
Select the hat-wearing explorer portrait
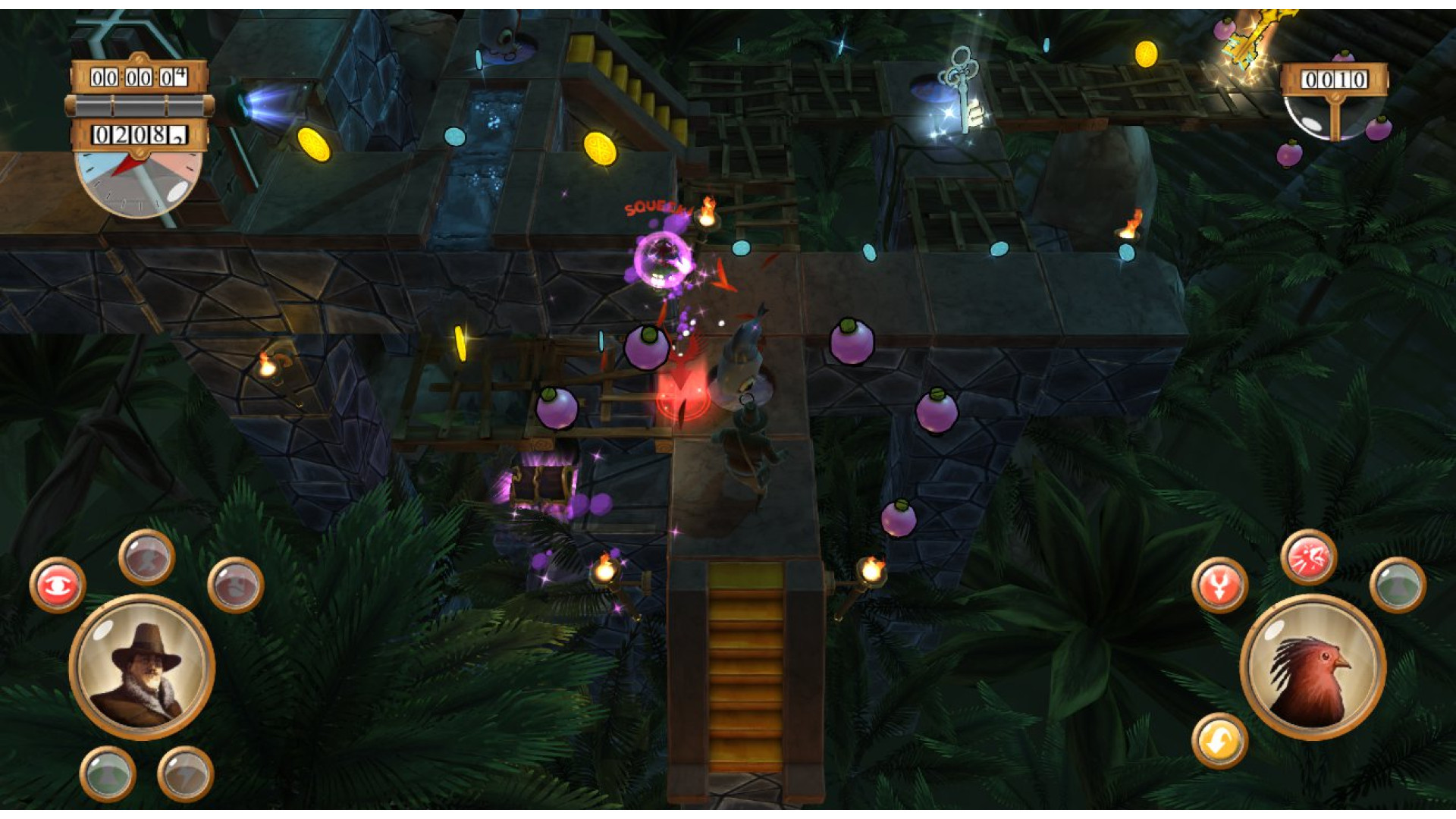pyautogui.click(x=142, y=667)
